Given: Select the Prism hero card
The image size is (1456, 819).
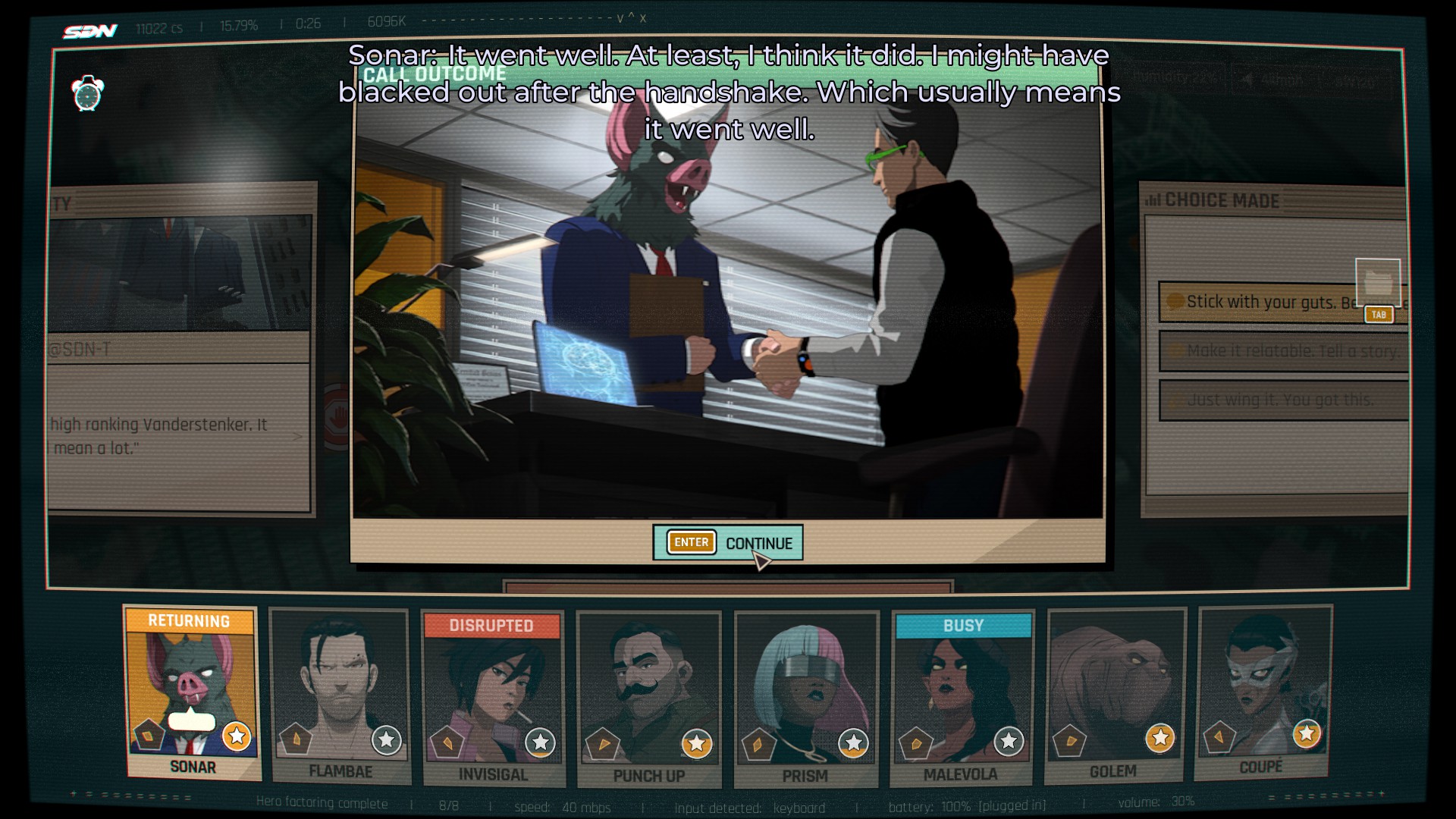Looking at the screenshot, I should pos(805,699).
